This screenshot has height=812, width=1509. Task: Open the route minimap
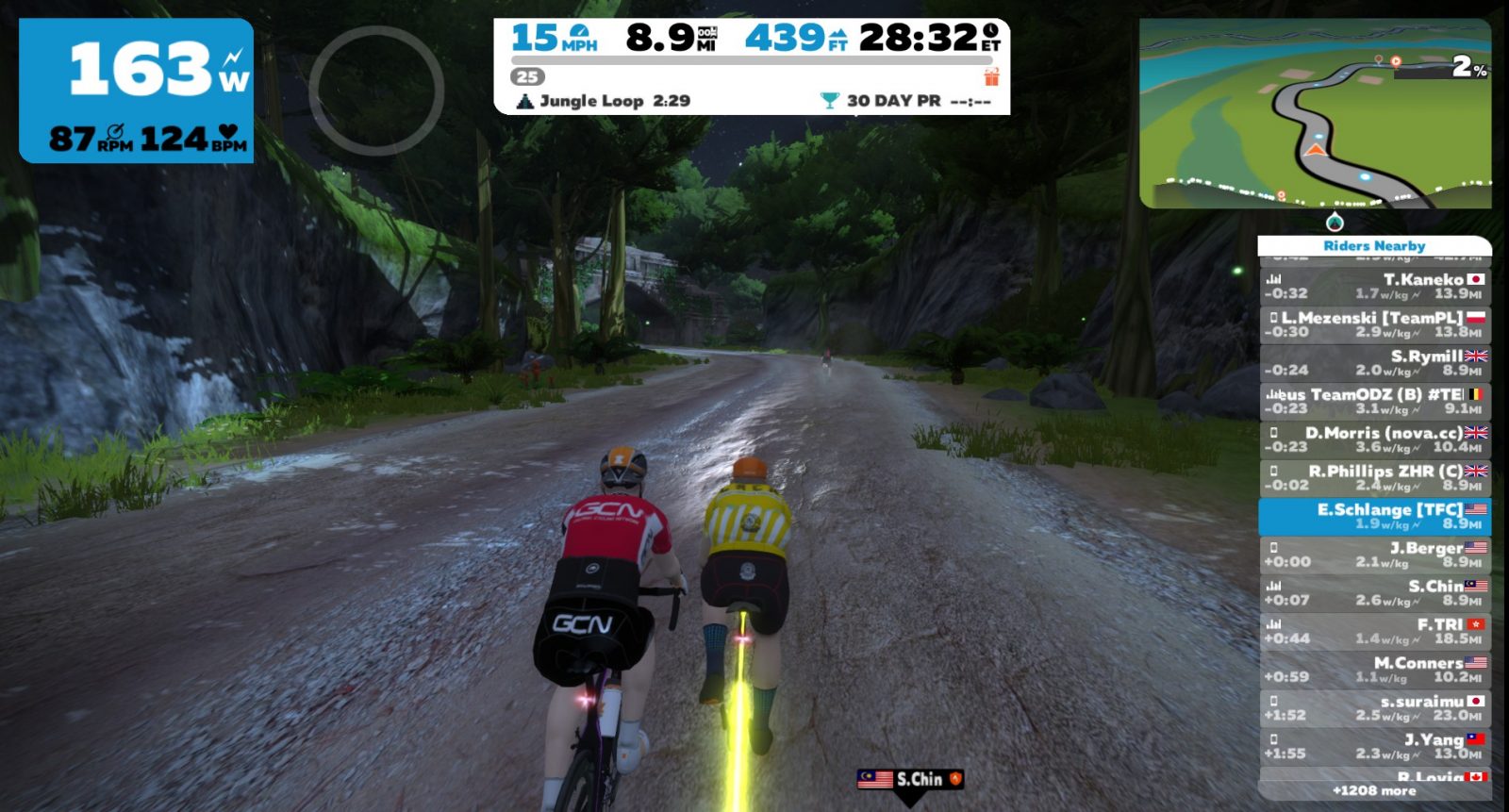point(1315,113)
